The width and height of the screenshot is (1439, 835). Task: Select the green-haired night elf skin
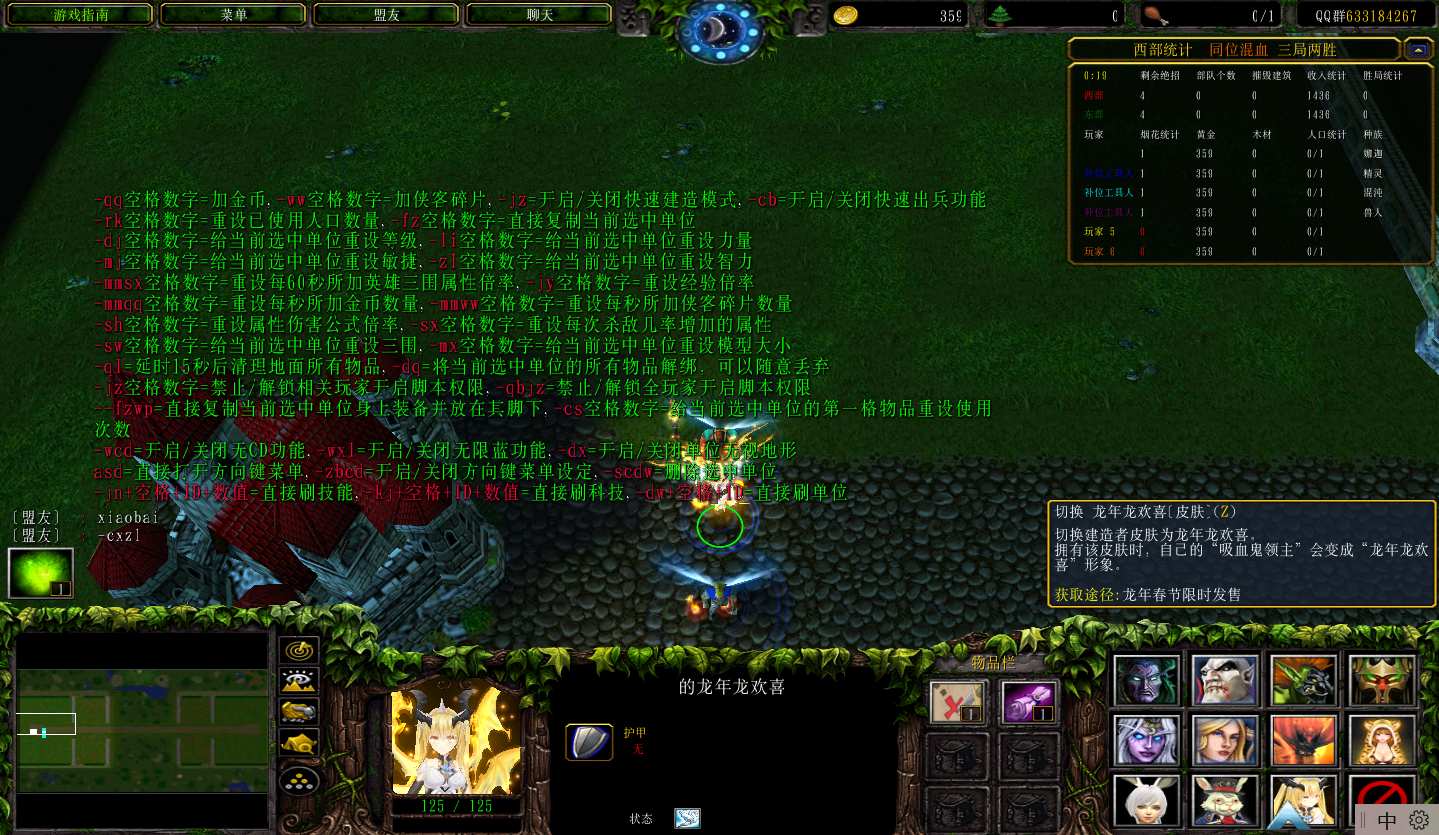point(1146,681)
